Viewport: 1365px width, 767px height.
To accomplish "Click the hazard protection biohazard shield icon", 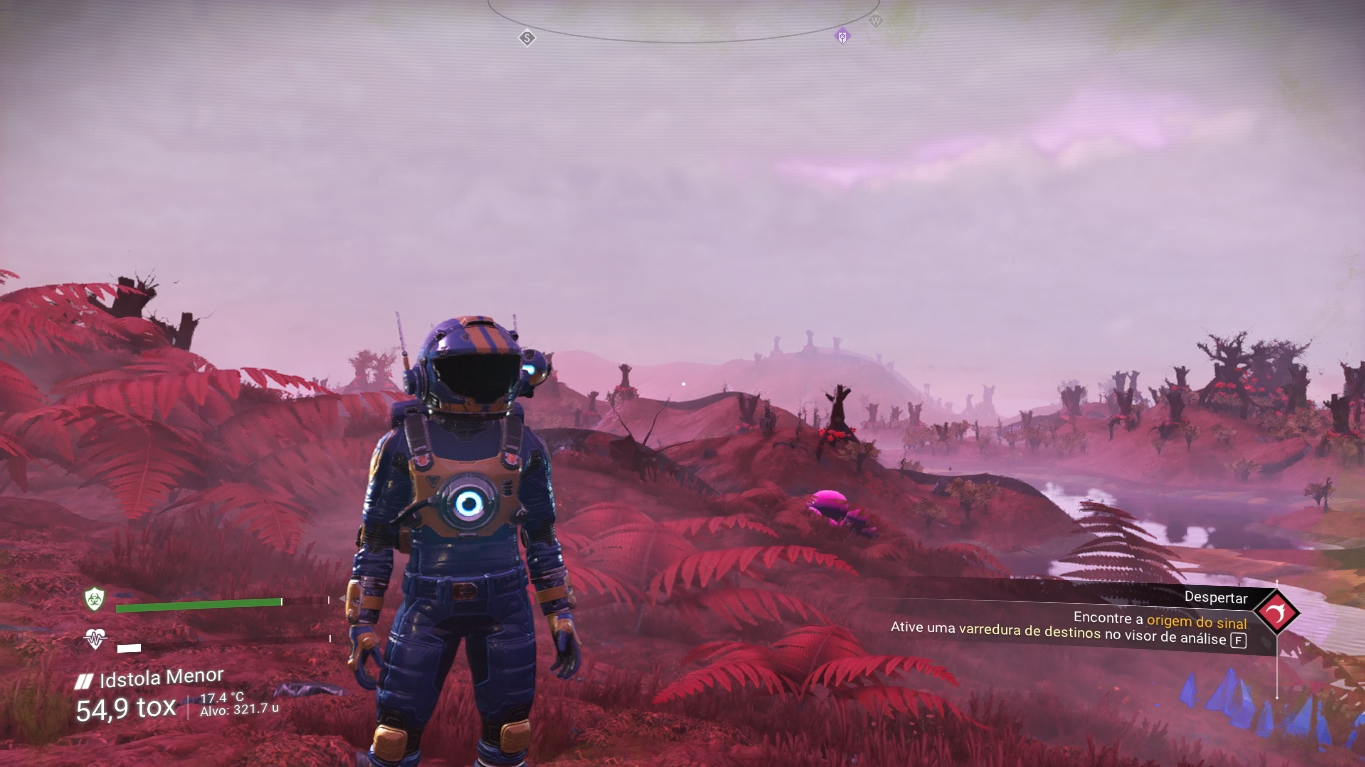I will point(95,599).
